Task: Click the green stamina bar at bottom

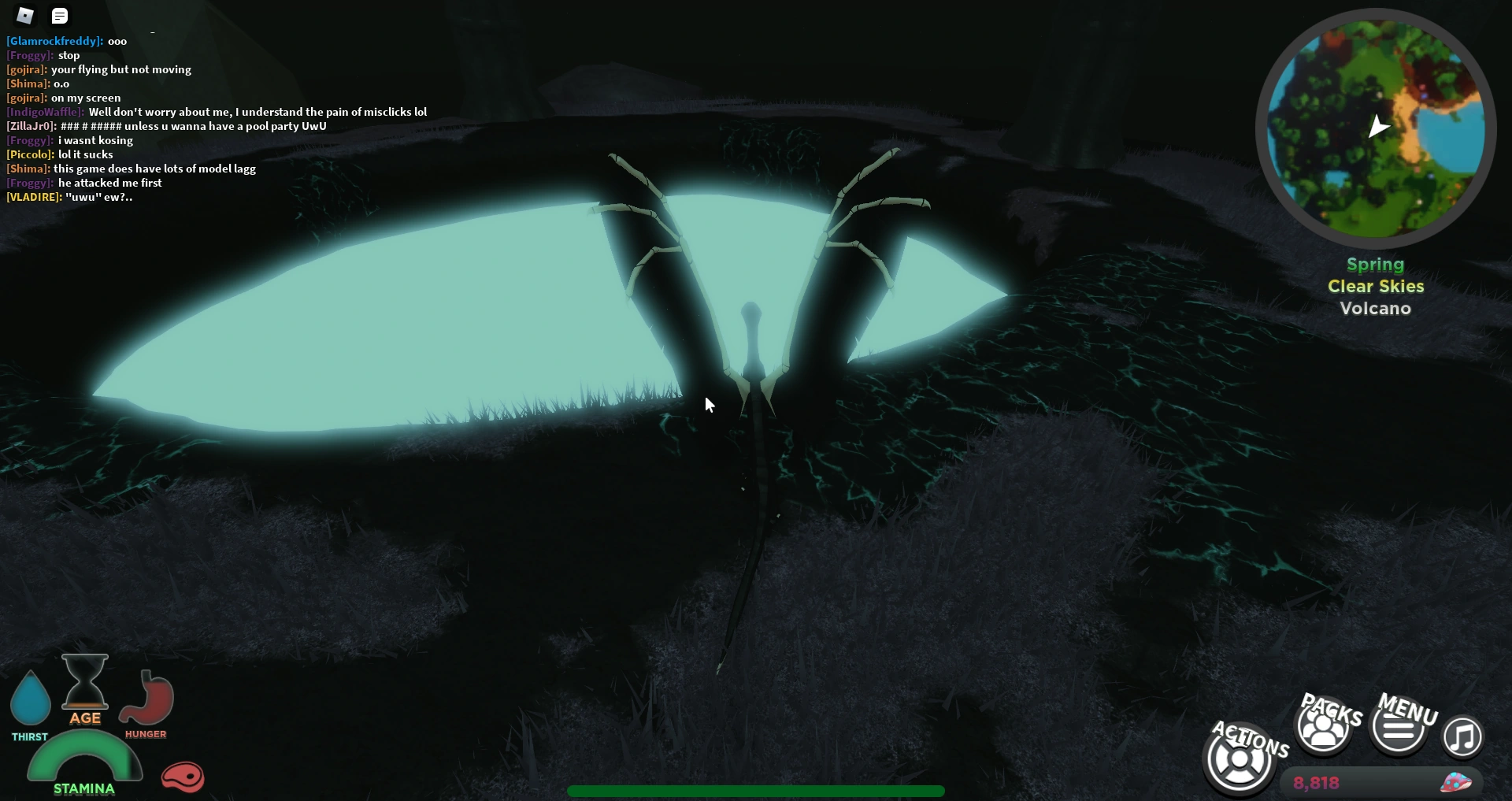Action: (756, 792)
